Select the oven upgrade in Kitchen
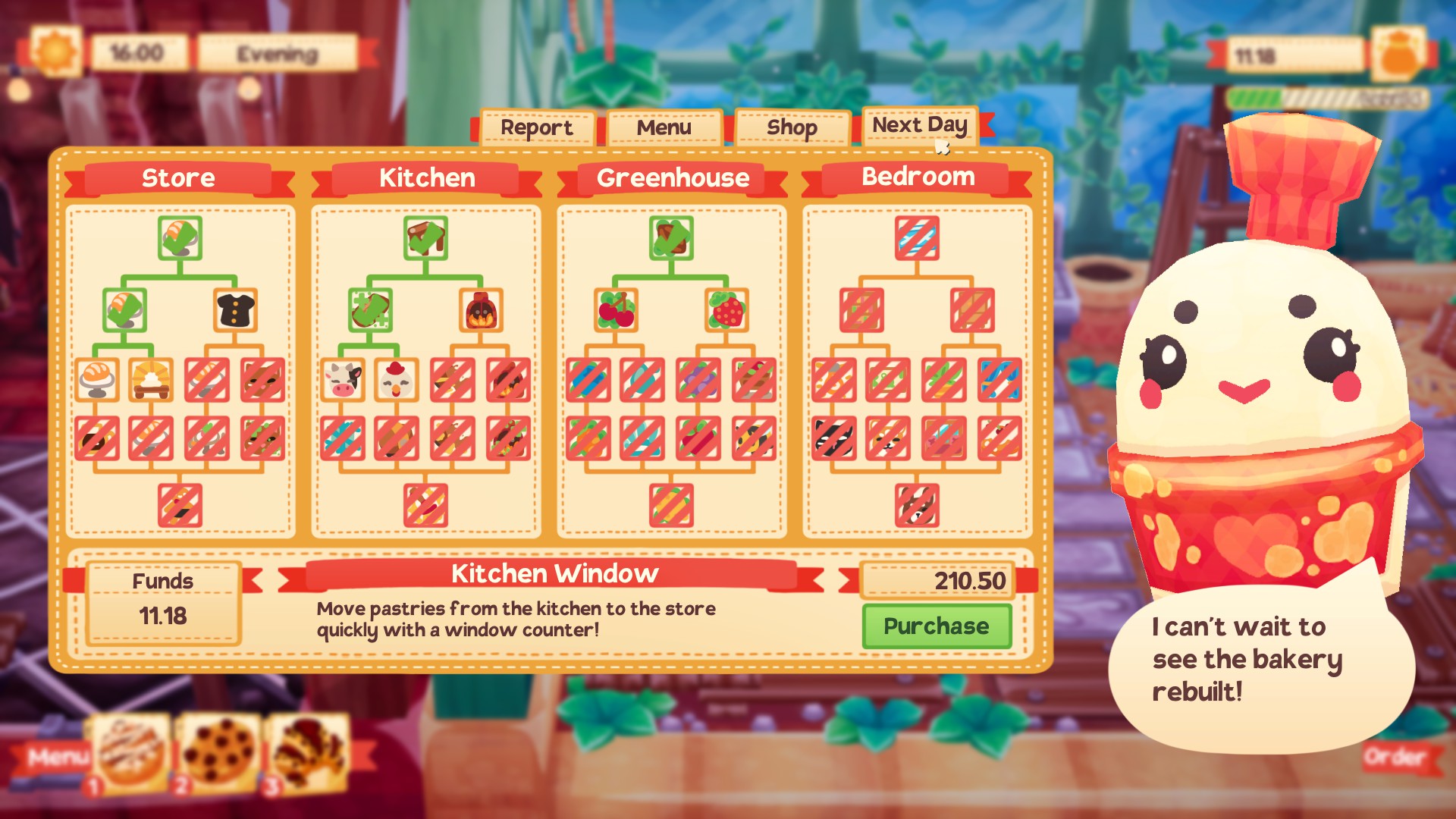 click(x=481, y=310)
